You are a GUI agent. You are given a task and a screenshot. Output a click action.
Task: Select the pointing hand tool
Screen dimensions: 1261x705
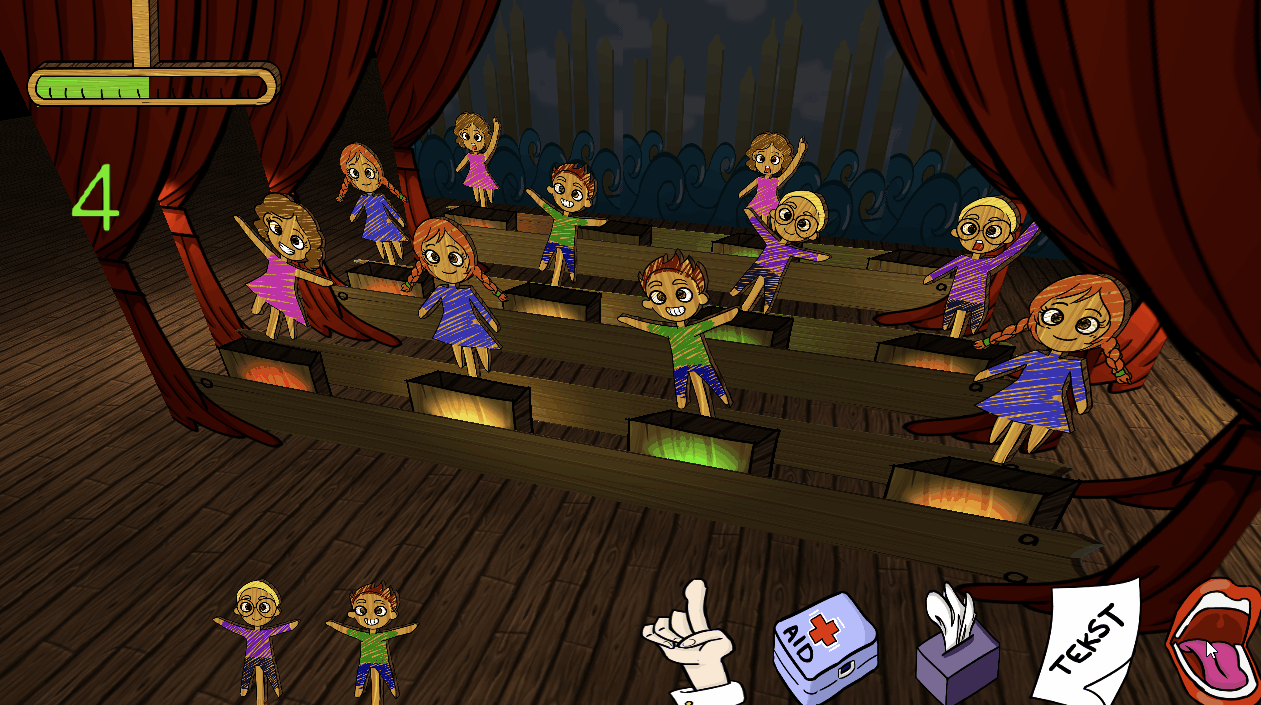(x=692, y=640)
